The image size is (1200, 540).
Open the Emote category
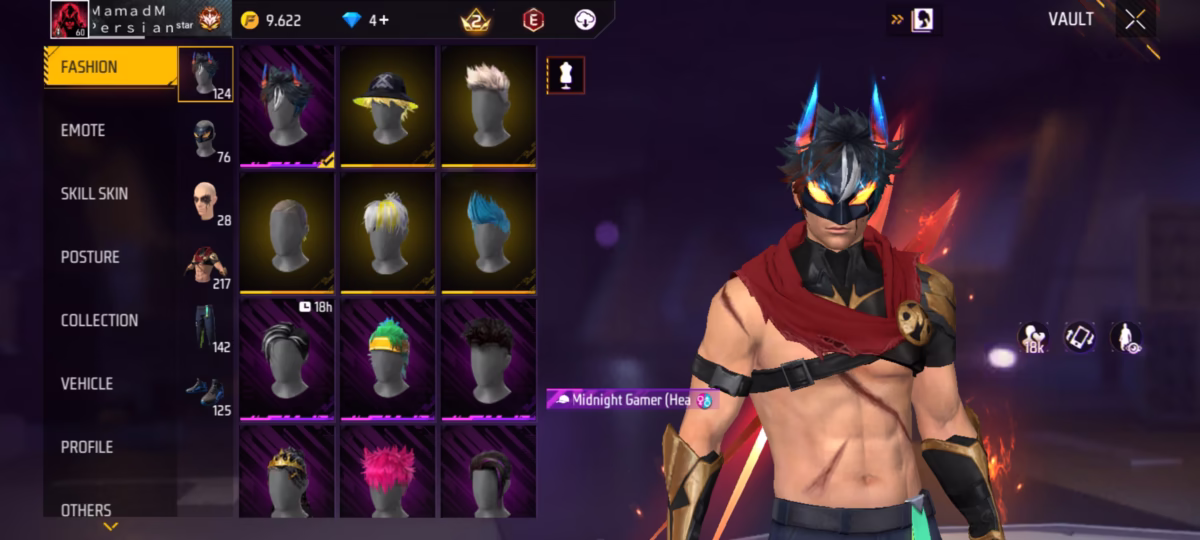click(x=110, y=131)
